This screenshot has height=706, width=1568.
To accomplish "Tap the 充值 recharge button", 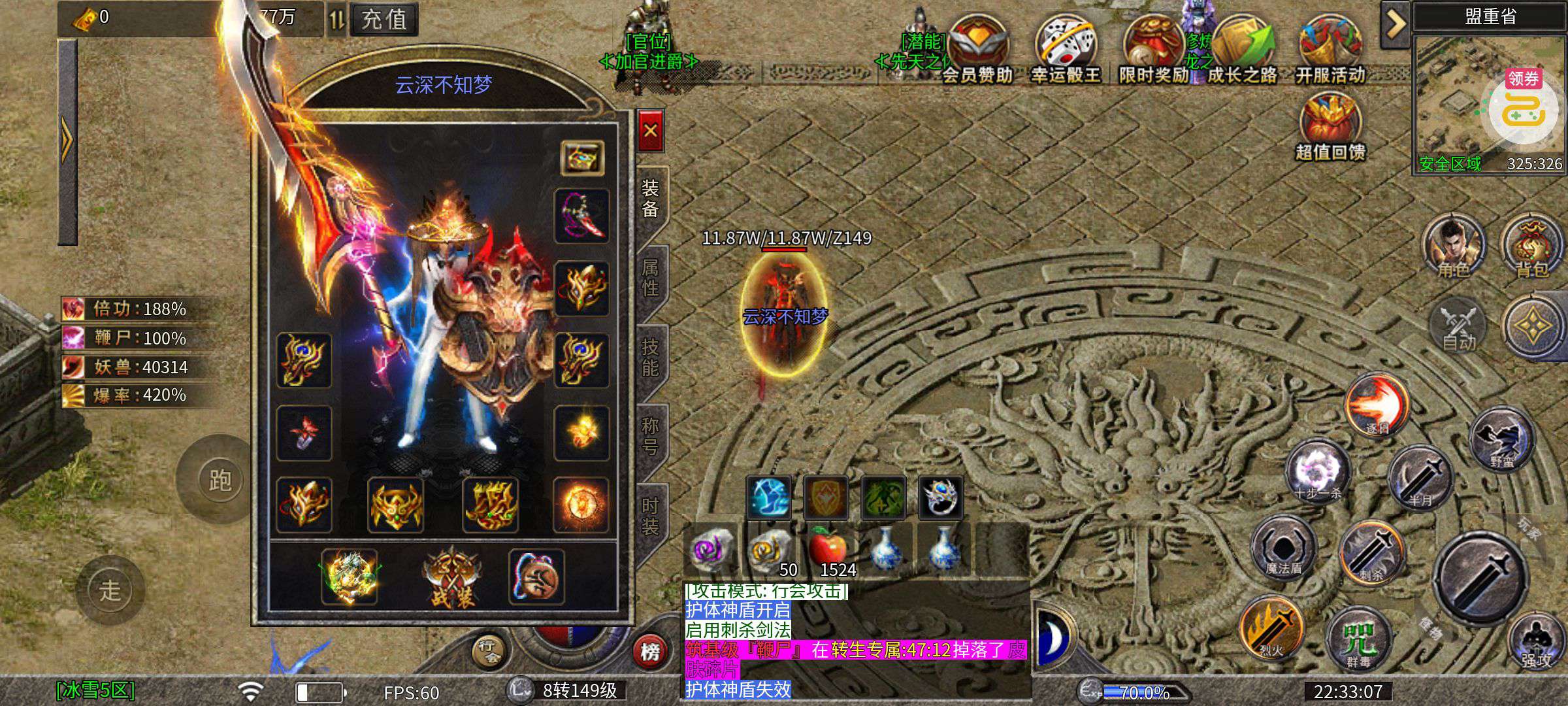I will [384, 19].
